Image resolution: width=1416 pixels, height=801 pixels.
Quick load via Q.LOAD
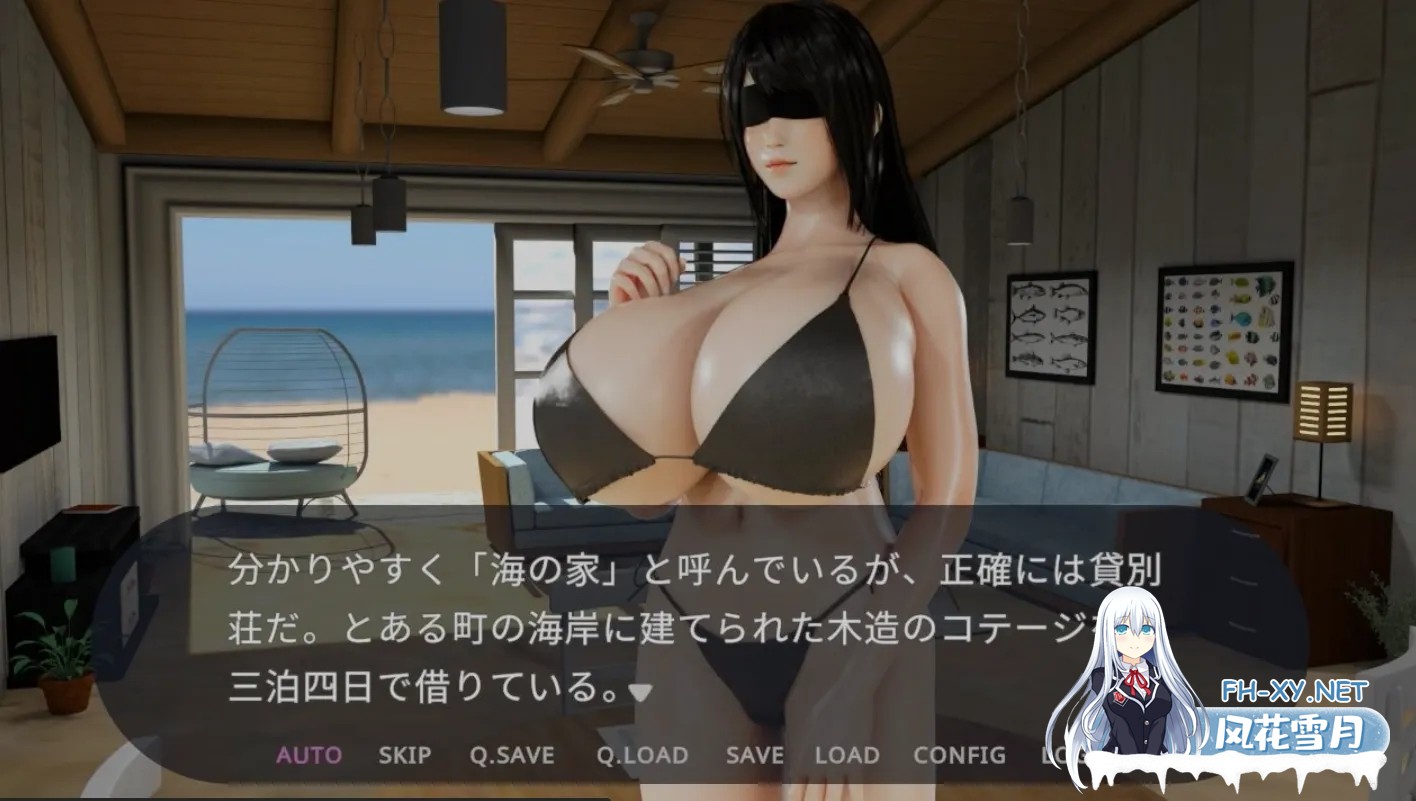[x=644, y=756]
